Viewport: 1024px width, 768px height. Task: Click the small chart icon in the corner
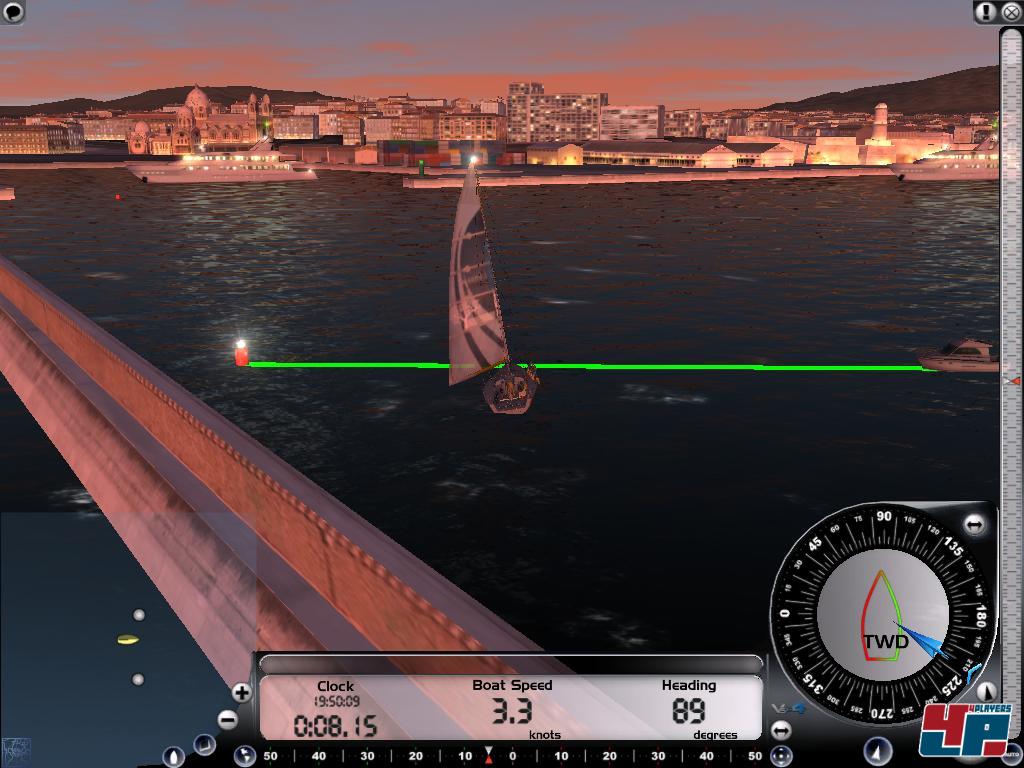(16, 748)
